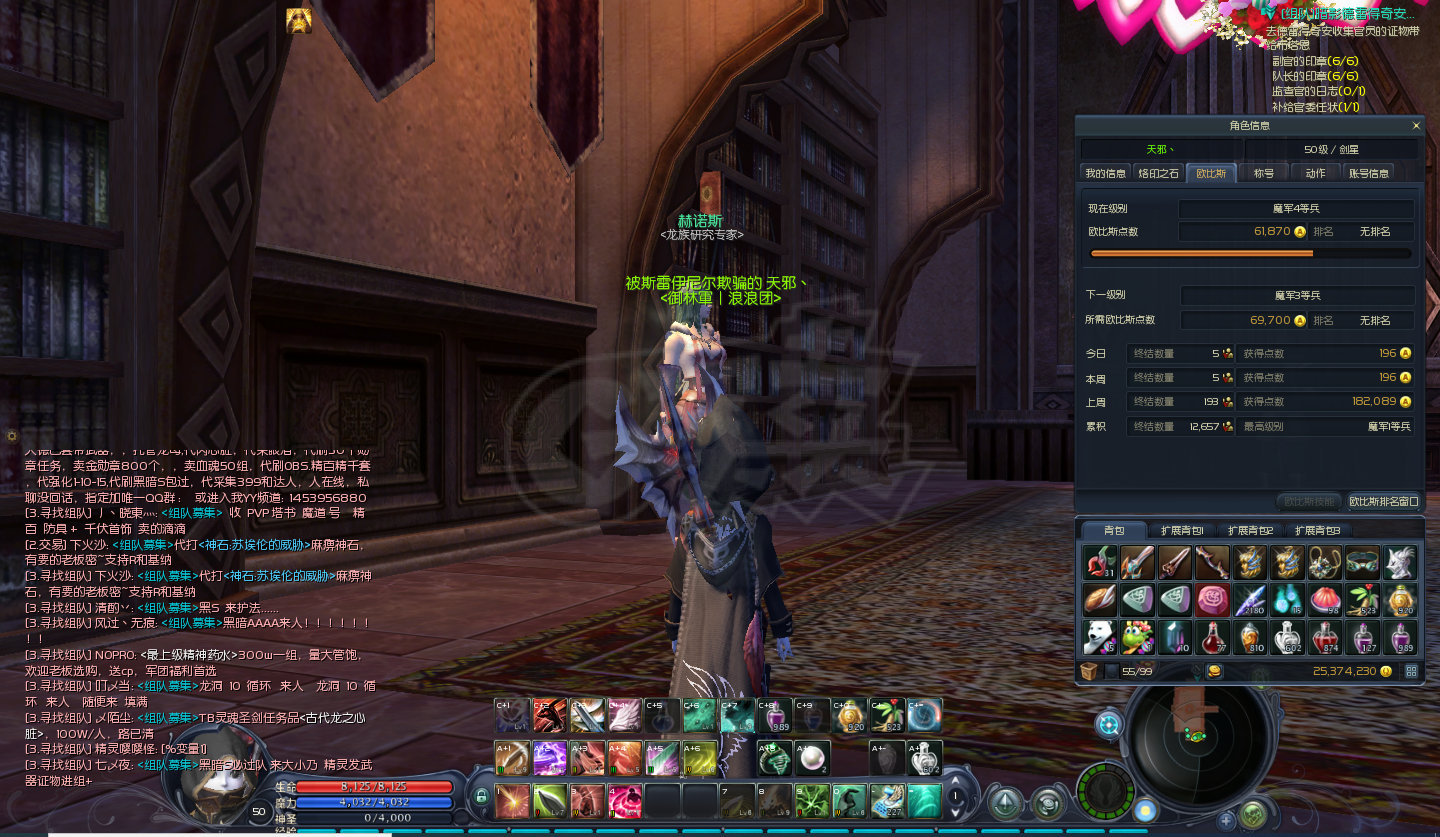Switch to the 扩展背包2 bag tab
Screen dimensions: 1440x837
coord(1250,530)
